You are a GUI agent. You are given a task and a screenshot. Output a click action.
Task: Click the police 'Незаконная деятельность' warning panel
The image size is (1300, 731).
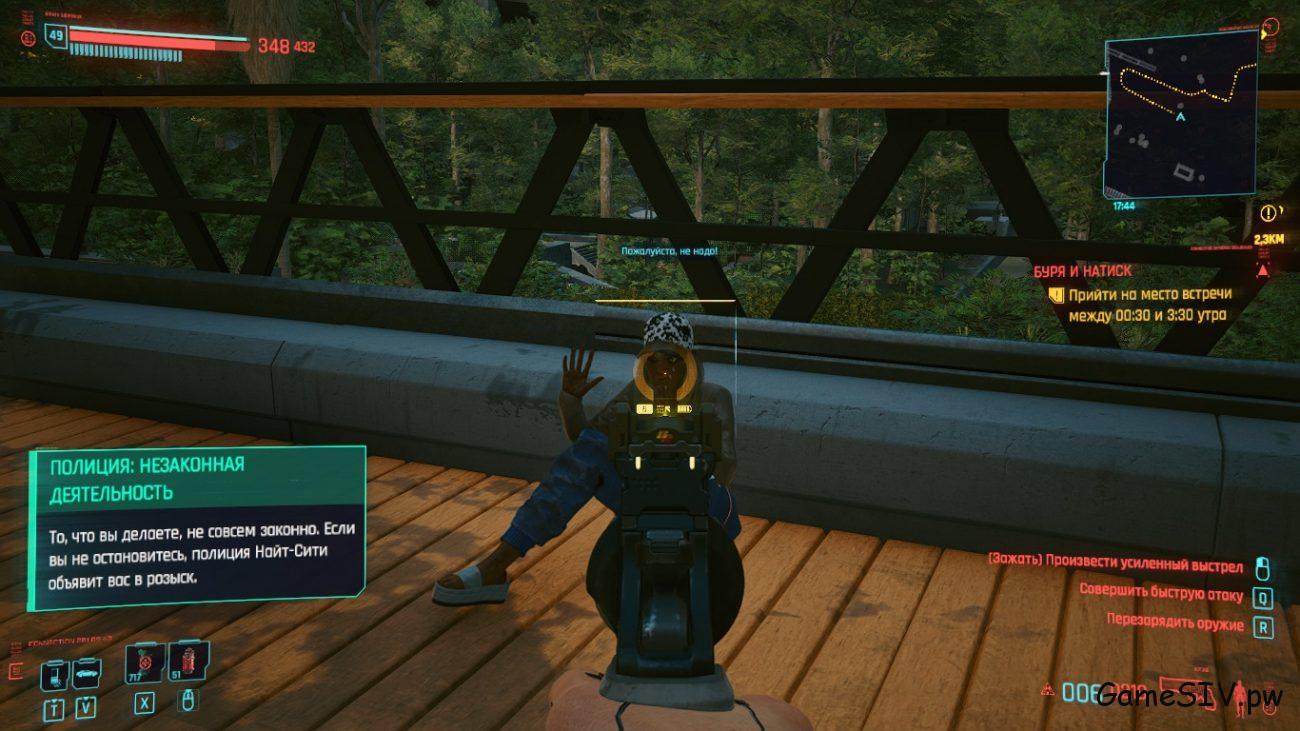tap(196, 527)
